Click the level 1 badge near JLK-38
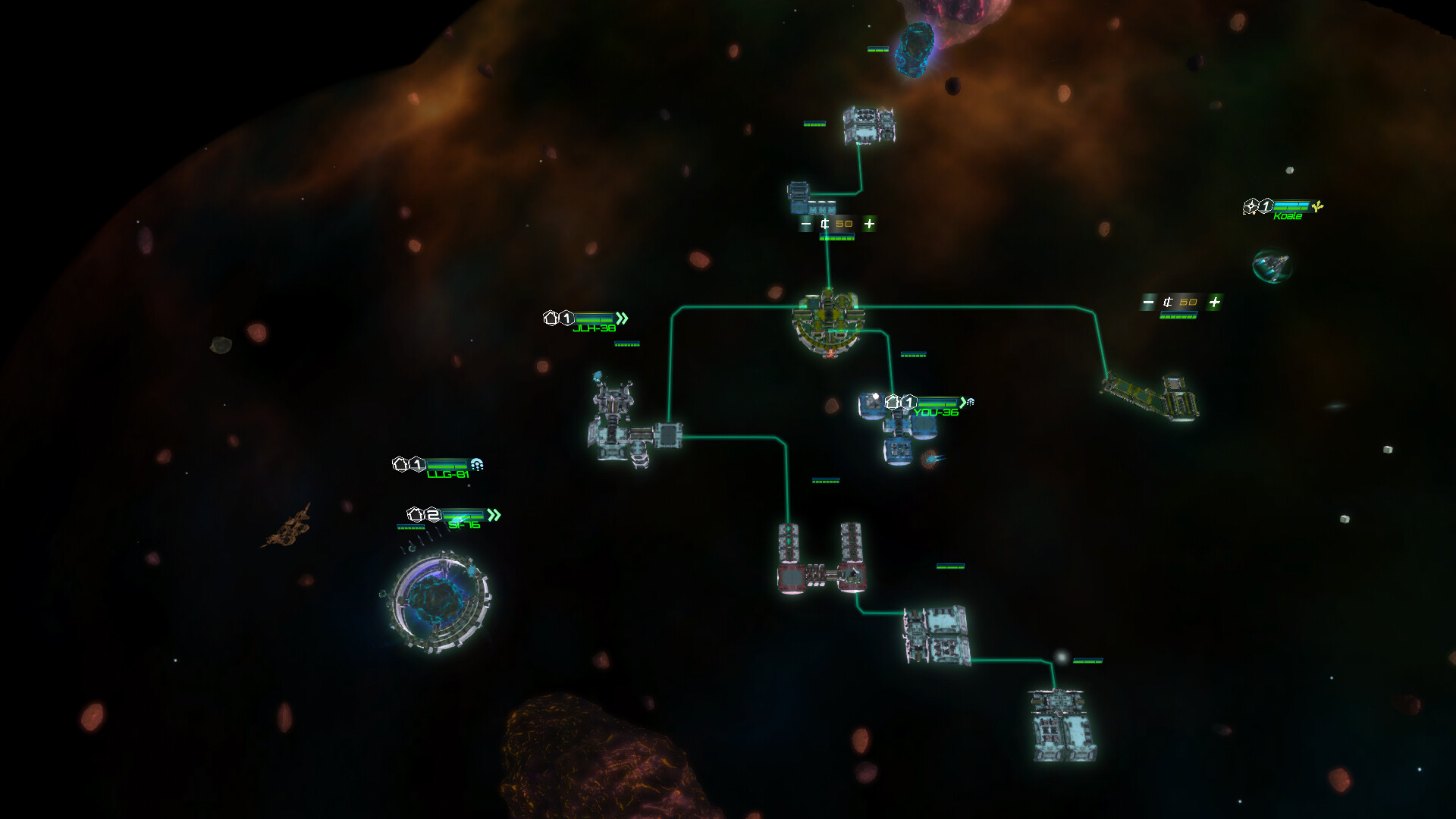This screenshot has width=1456, height=819. (x=566, y=318)
